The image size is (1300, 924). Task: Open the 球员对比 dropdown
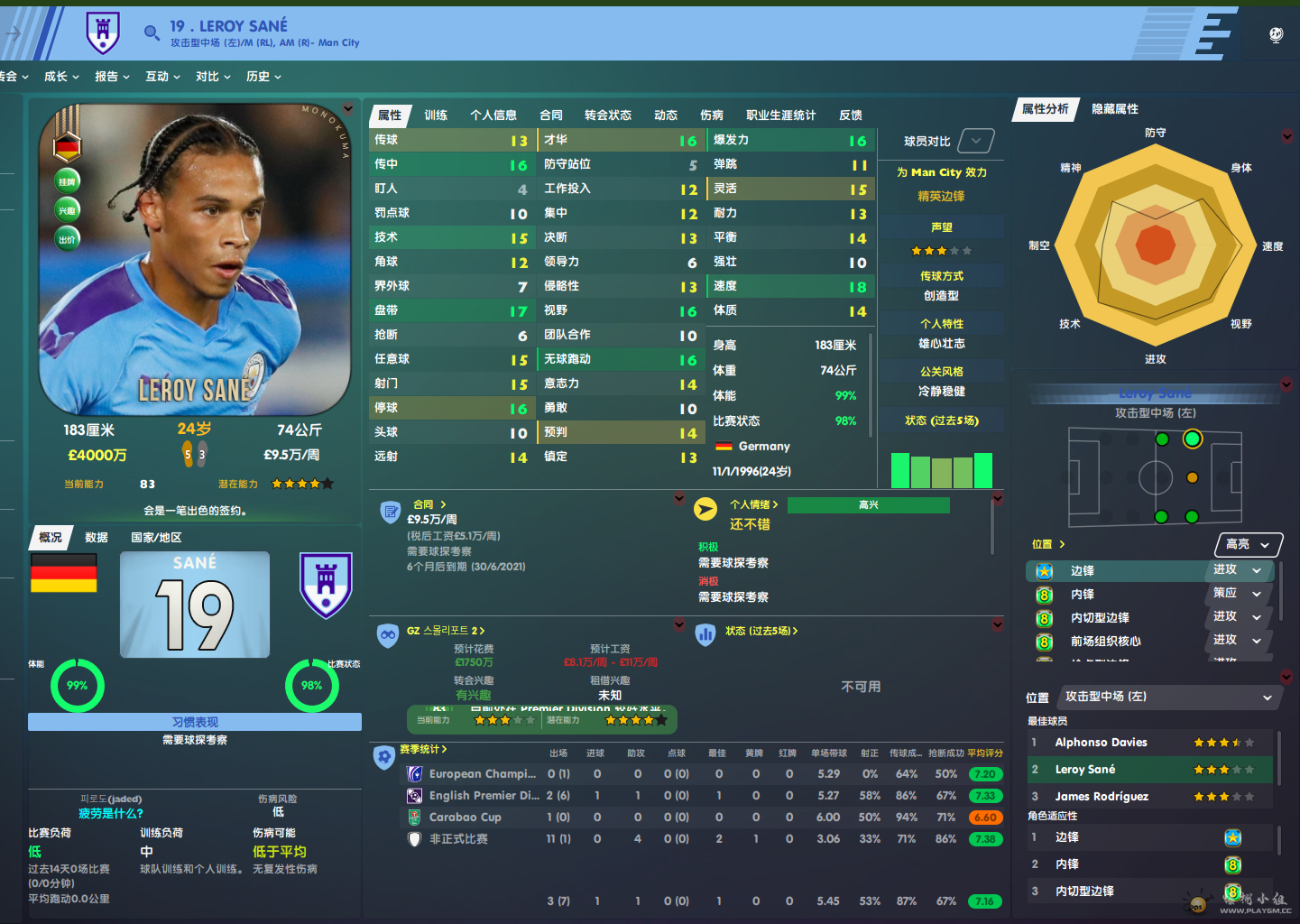point(976,141)
